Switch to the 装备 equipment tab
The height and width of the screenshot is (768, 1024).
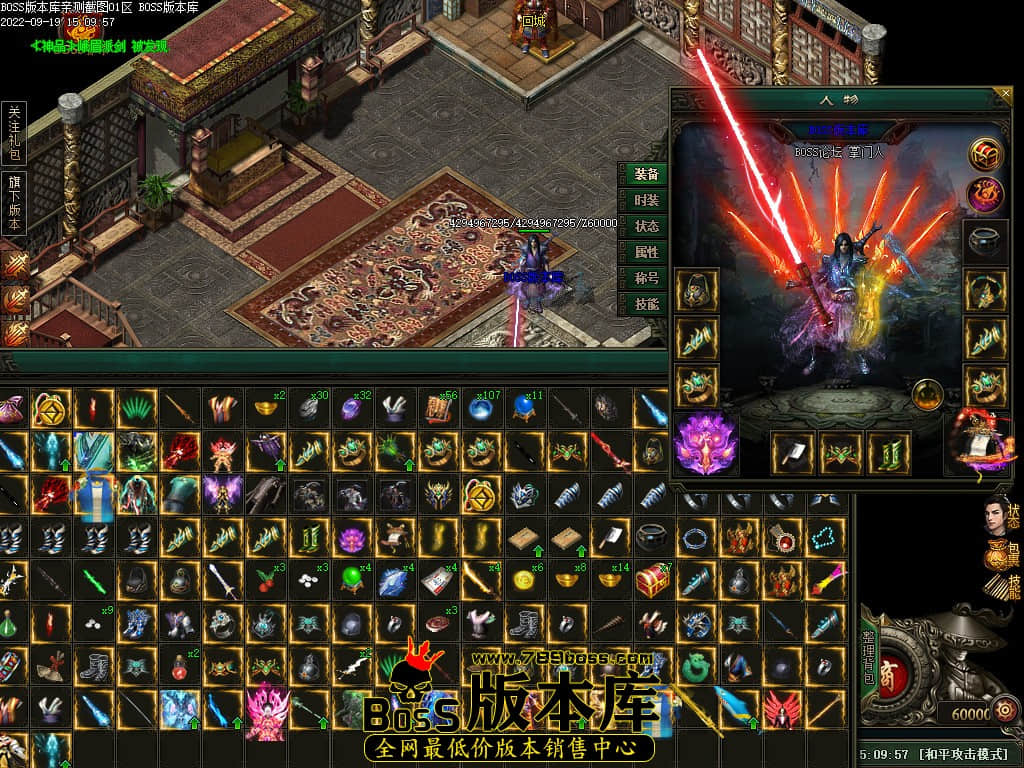[646, 174]
